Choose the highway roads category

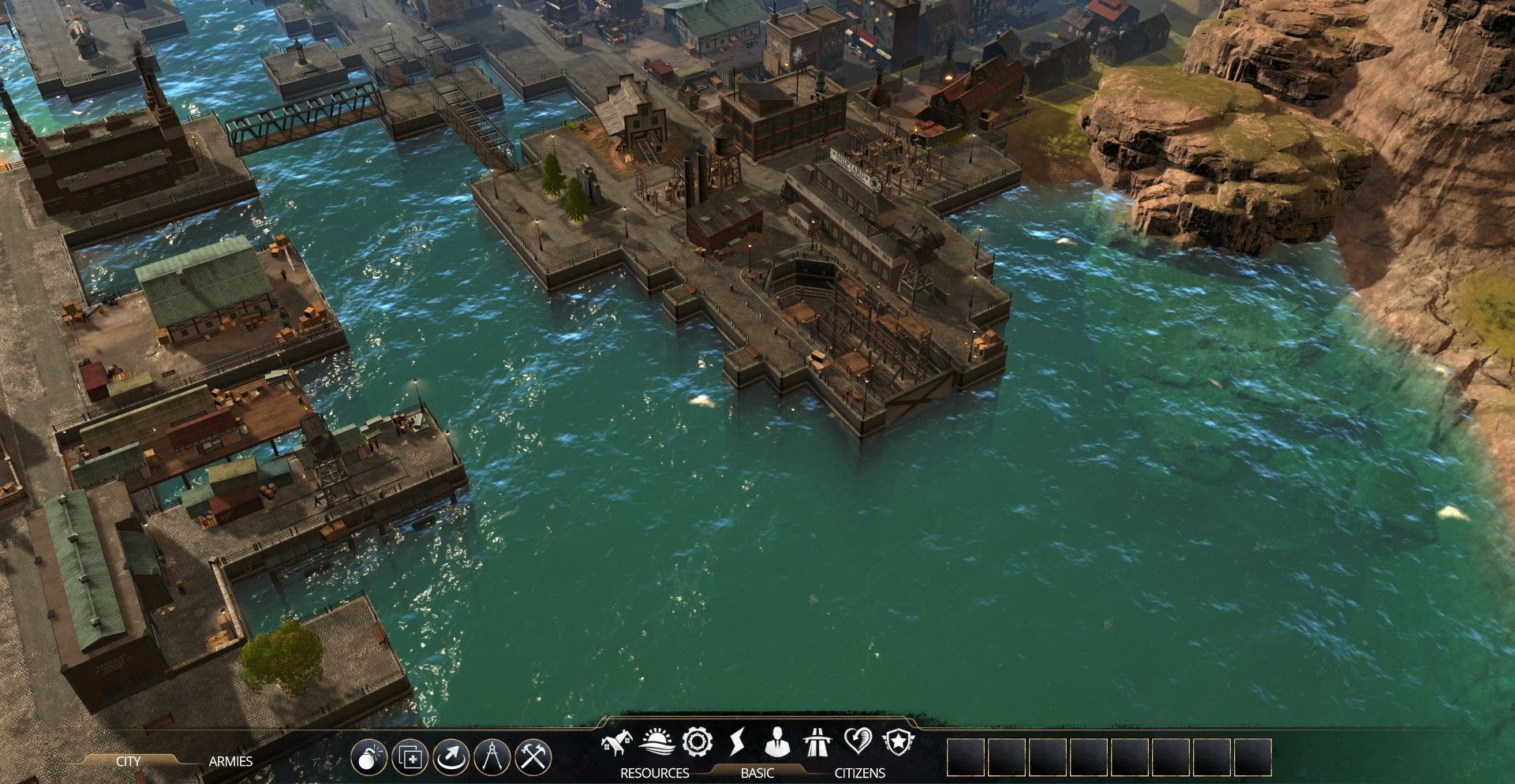[x=817, y=742]
